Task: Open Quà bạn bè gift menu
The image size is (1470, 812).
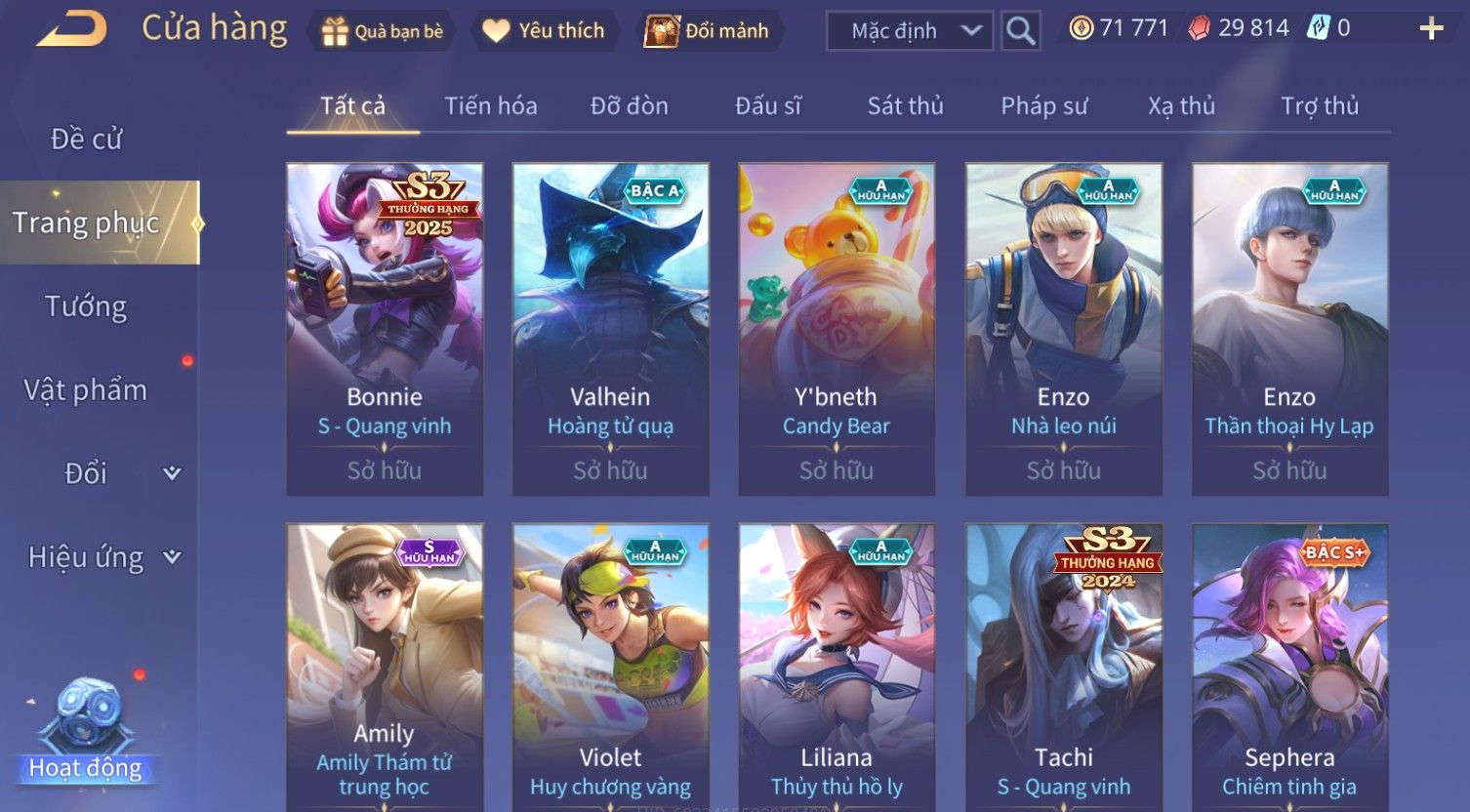Action: (x=382, y=31)
